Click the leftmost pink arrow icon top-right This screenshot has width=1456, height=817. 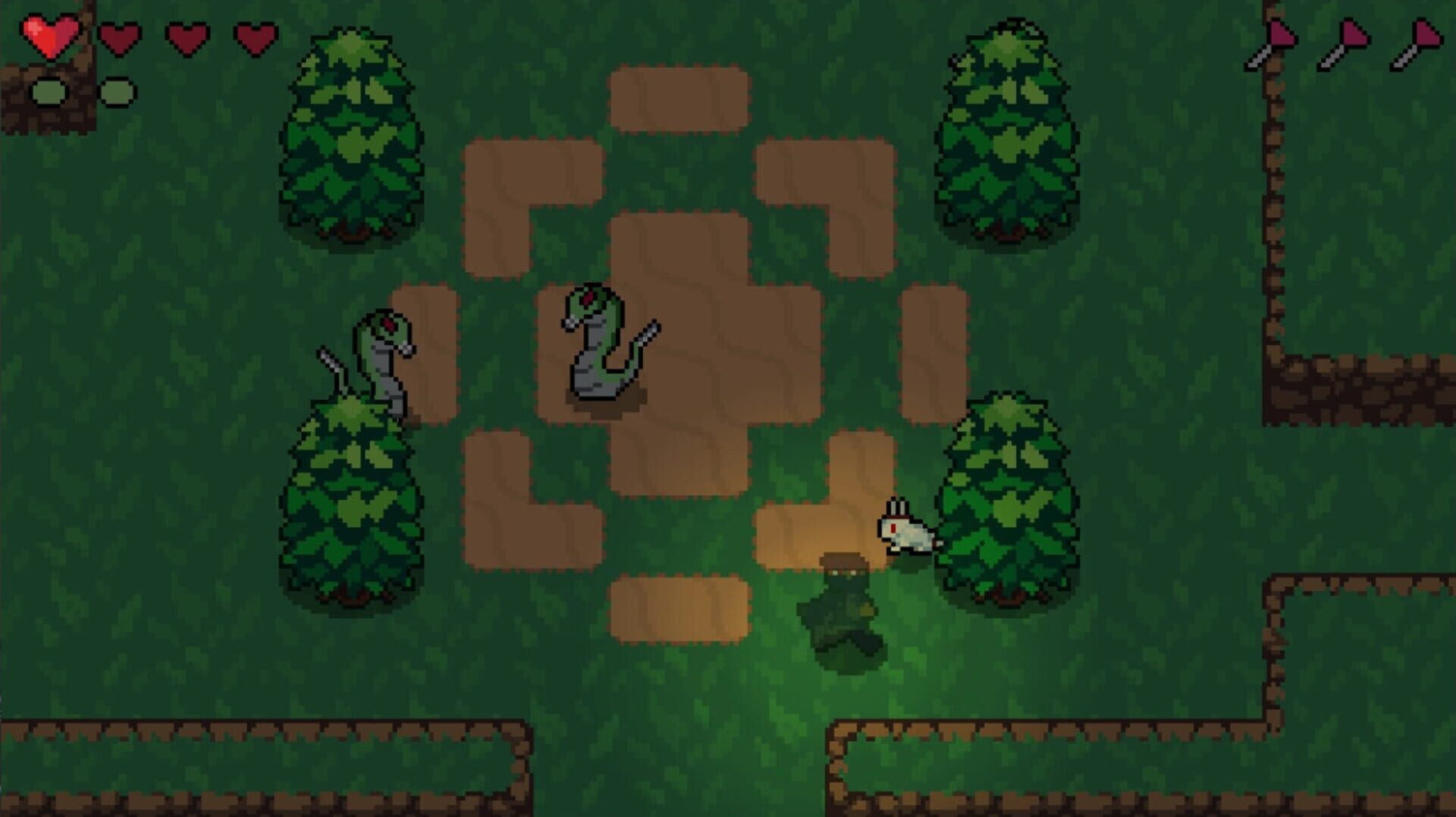click(x=1269, y=42)
